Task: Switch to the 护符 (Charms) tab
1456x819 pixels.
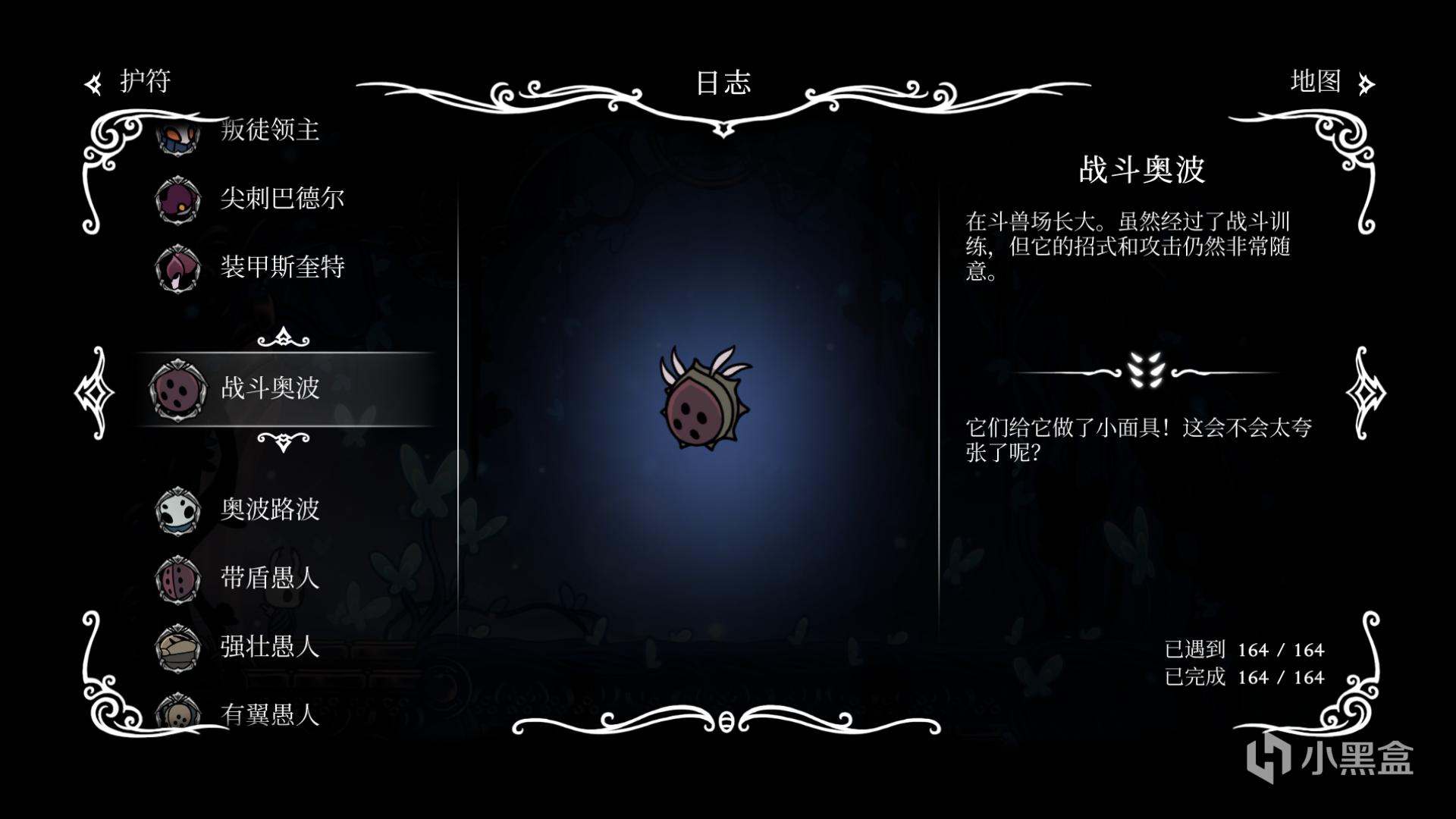Action: (129, 82)
